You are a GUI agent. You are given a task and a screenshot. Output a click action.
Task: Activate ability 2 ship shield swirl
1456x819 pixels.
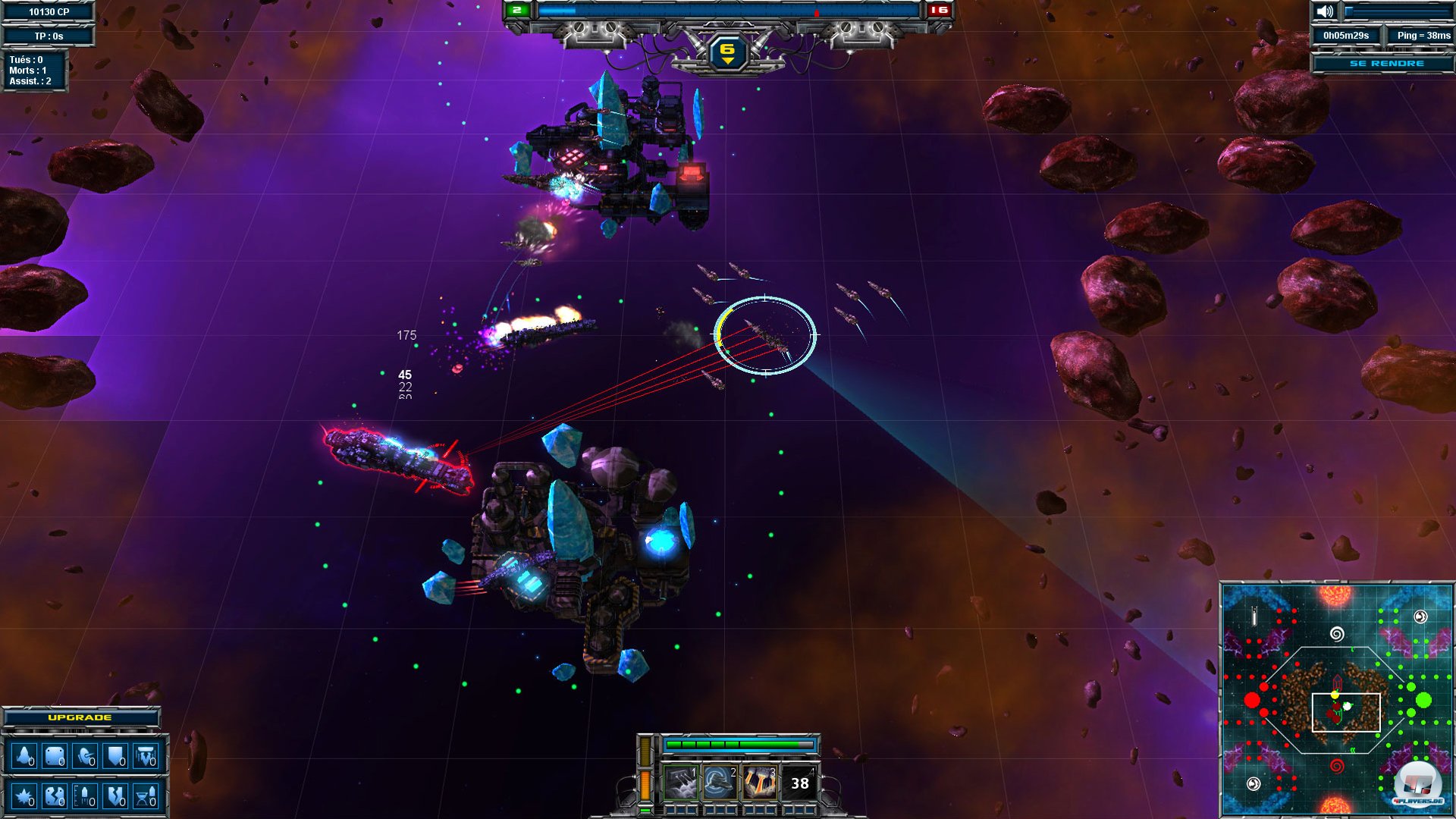(x=719, y=783)
